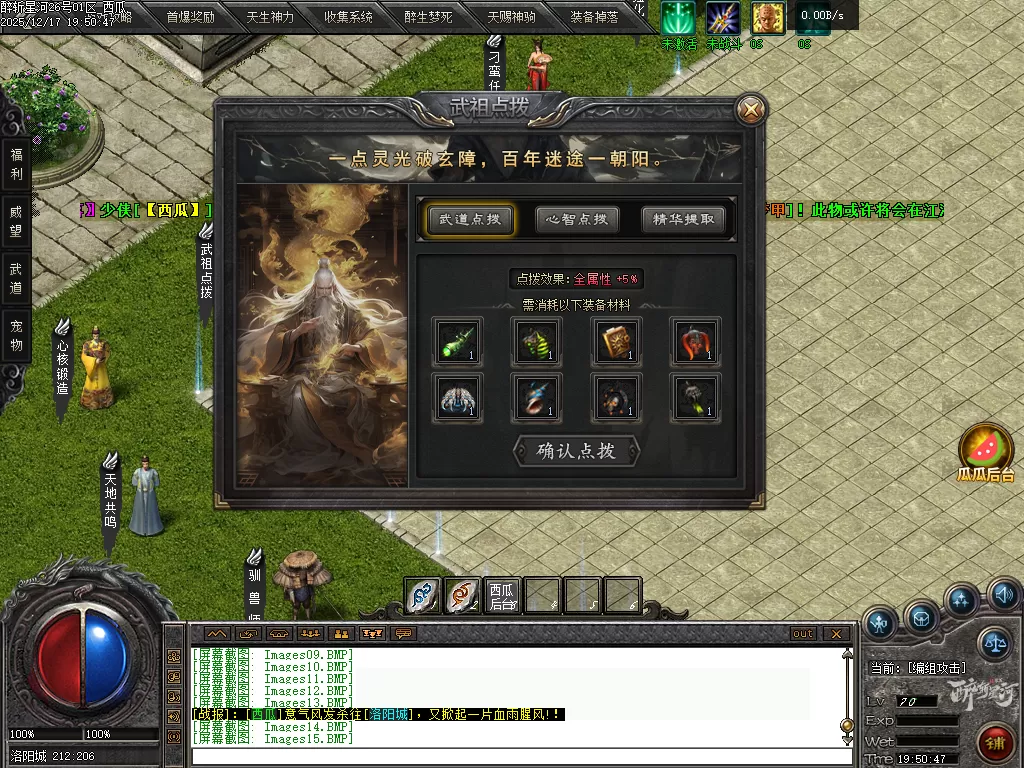Close the chat window with X
The image size is (1024, 768).
coord(836,634)
